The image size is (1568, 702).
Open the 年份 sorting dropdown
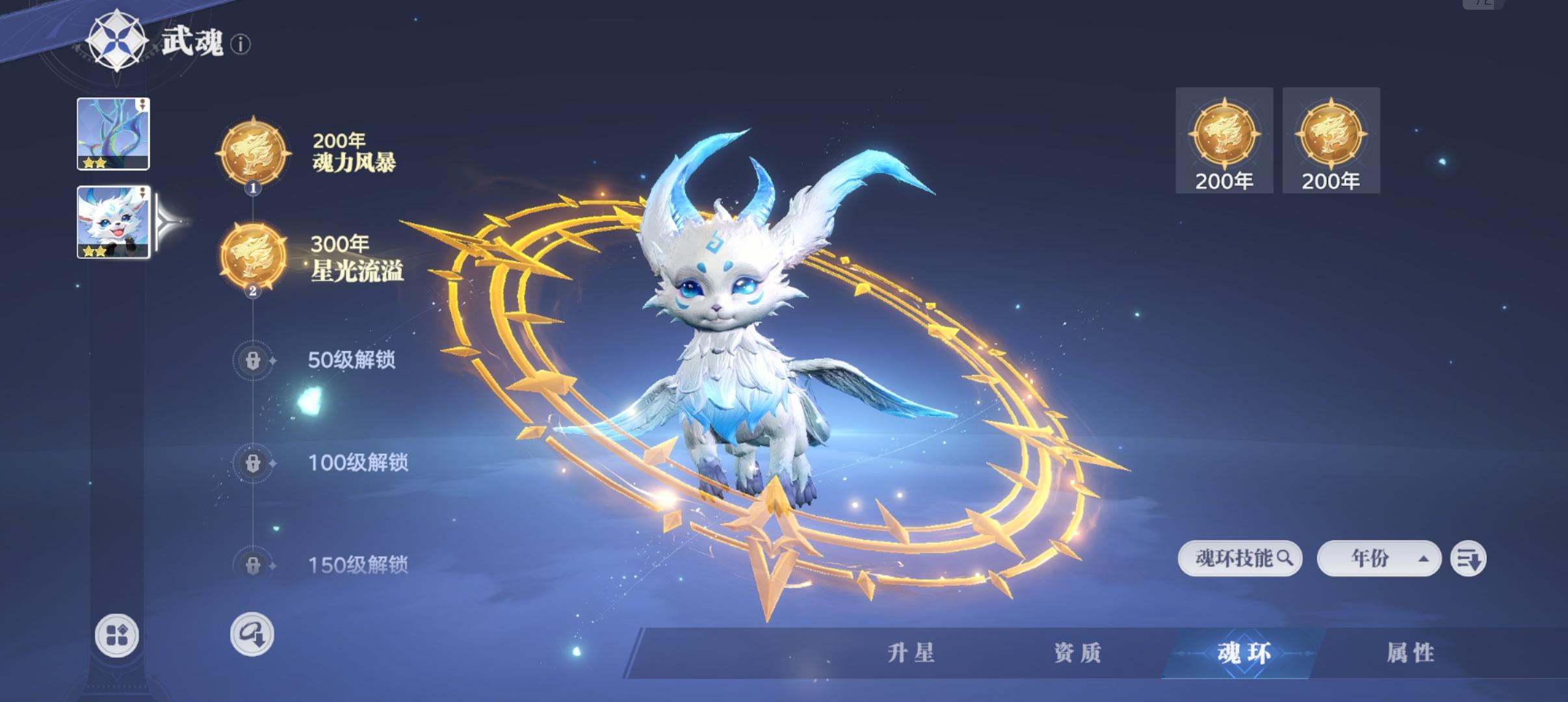(1378, 558)
